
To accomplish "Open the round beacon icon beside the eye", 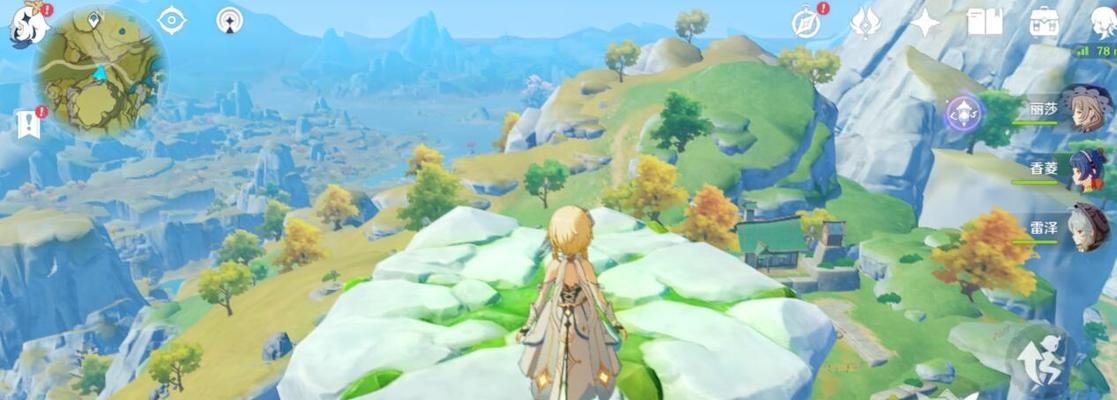I will tap(230, 20).
